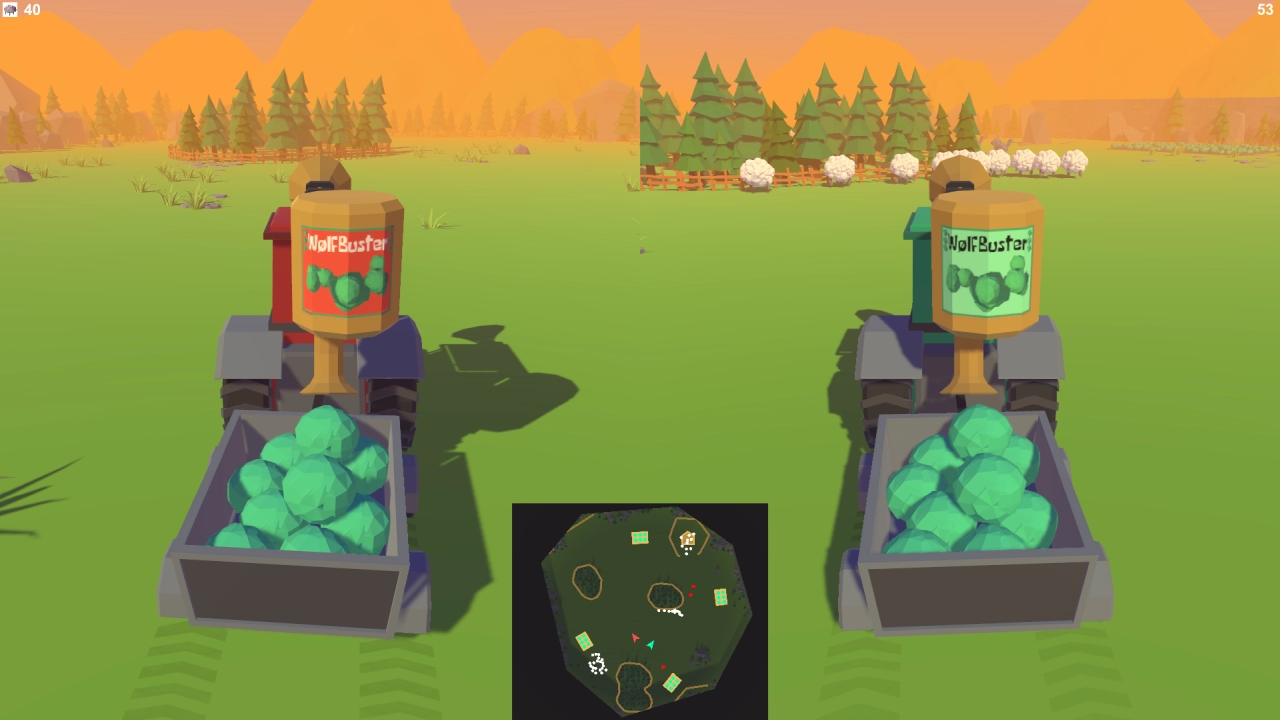The width and height of the screenshot is (1280, 720).
Task: Click the left forest patch on the minimap
Action: coord(585,581)
